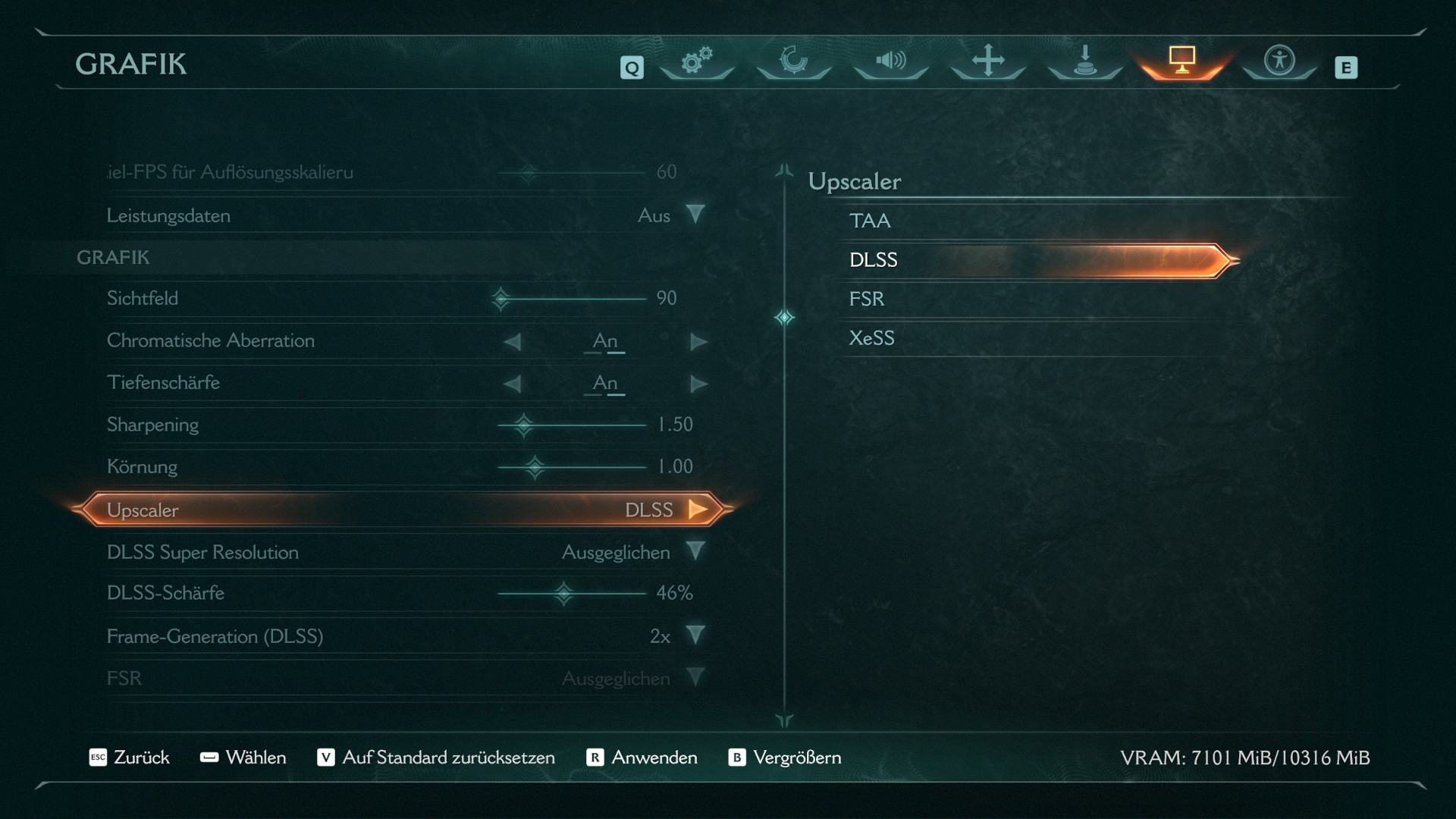Adjust the Sharpening slider
This screenshot has width=1456, height=819.
523,425
